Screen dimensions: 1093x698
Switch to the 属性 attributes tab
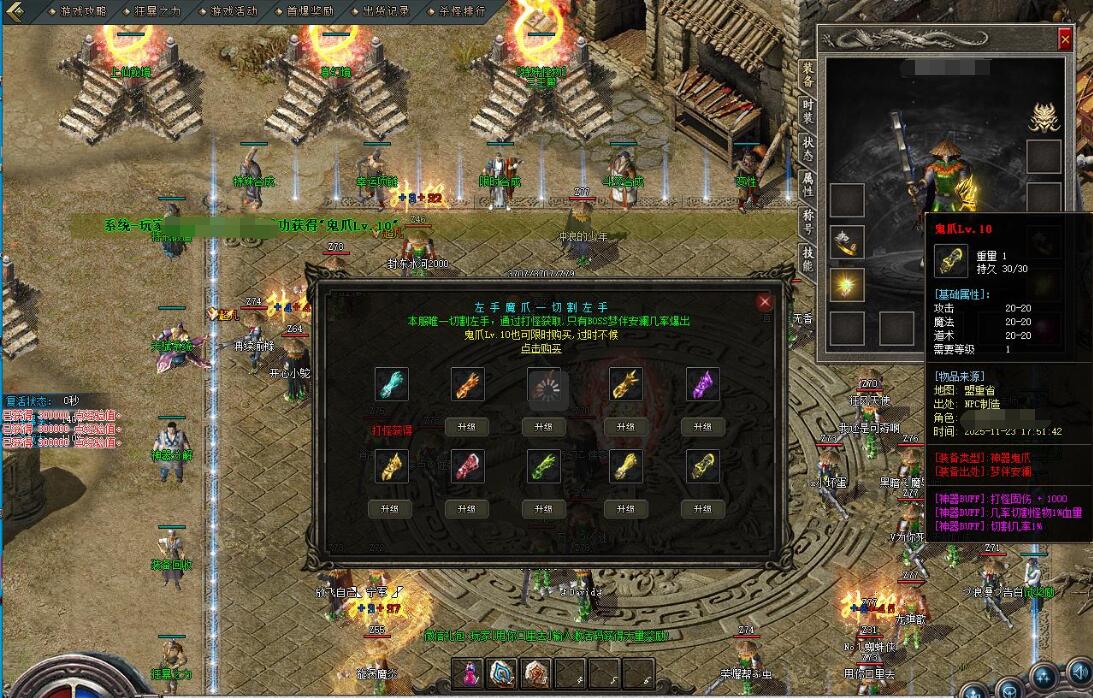point(808,185)
